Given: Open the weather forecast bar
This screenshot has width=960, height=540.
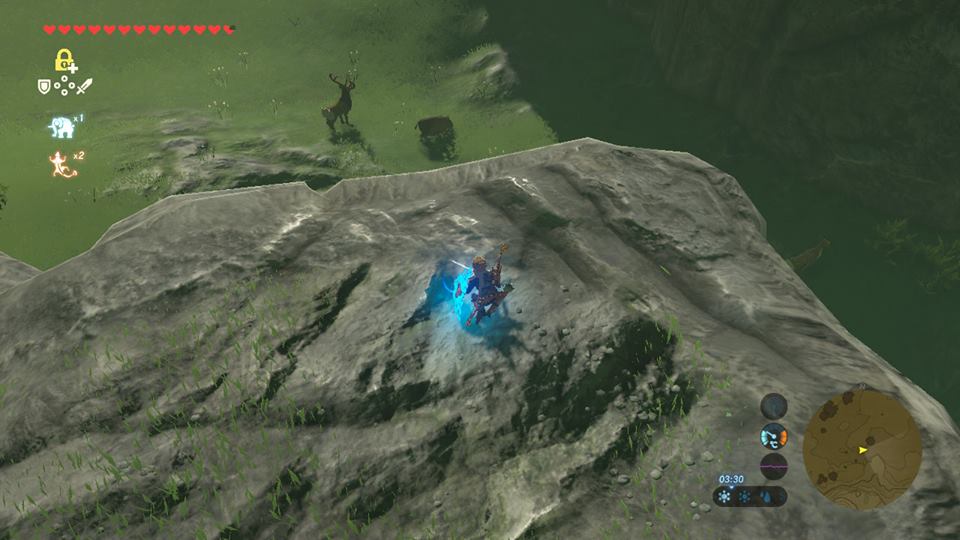Looking at the screenshot, I should point(750,496).
